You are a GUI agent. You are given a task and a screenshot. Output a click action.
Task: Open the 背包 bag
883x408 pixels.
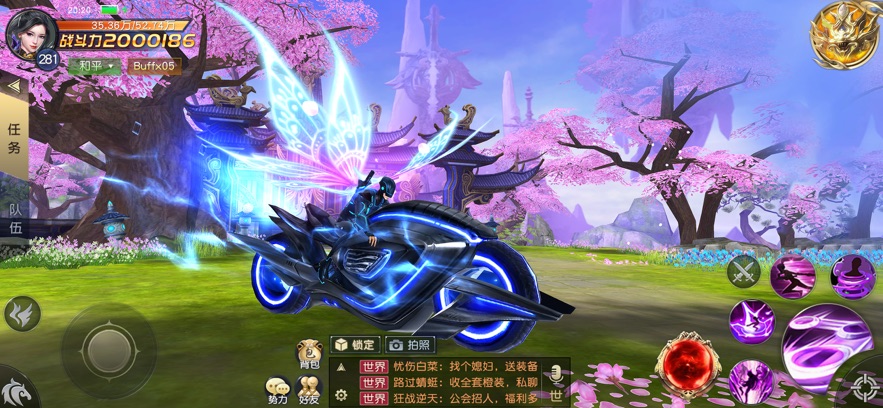(309, 355)
